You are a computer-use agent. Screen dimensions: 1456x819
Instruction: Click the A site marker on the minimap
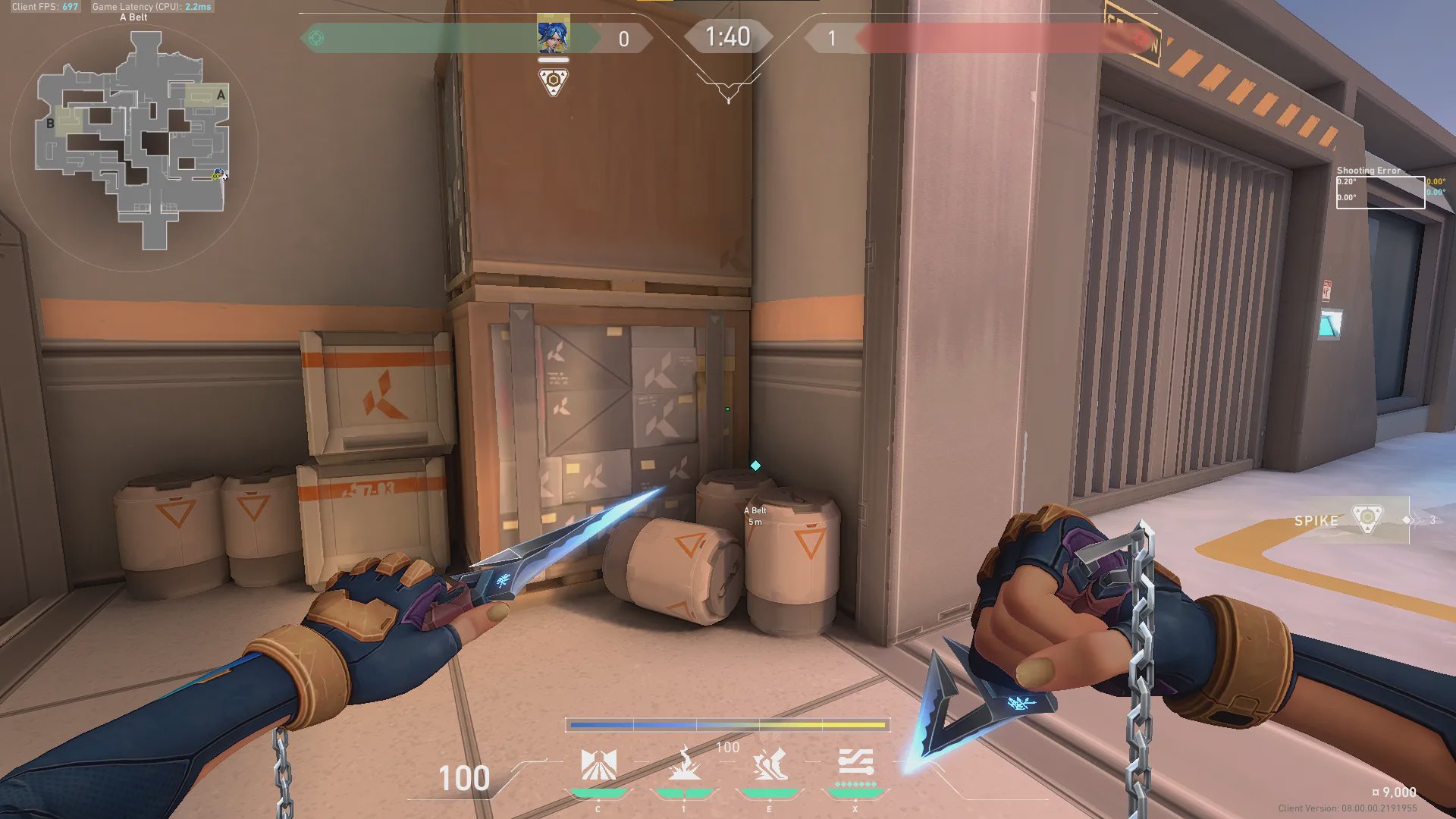point(221,95)
